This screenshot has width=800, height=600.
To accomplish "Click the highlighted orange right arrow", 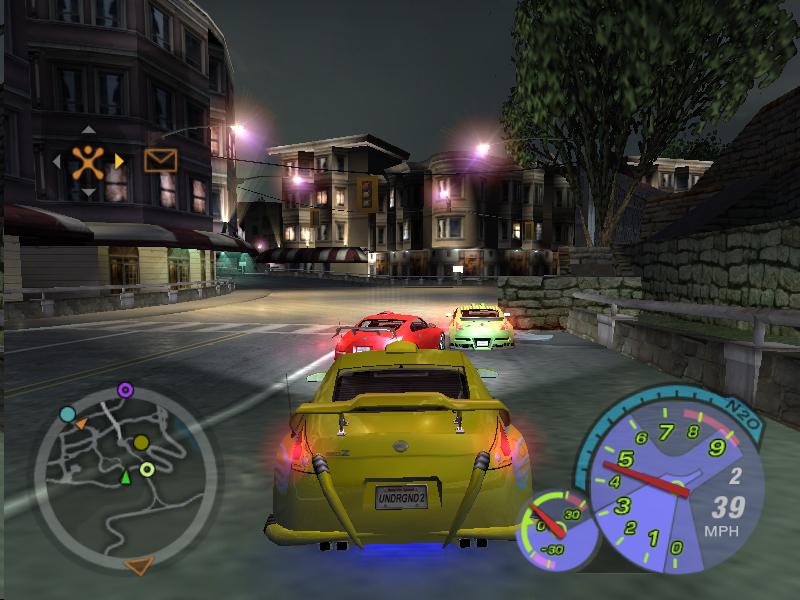I will coord(119,160).
